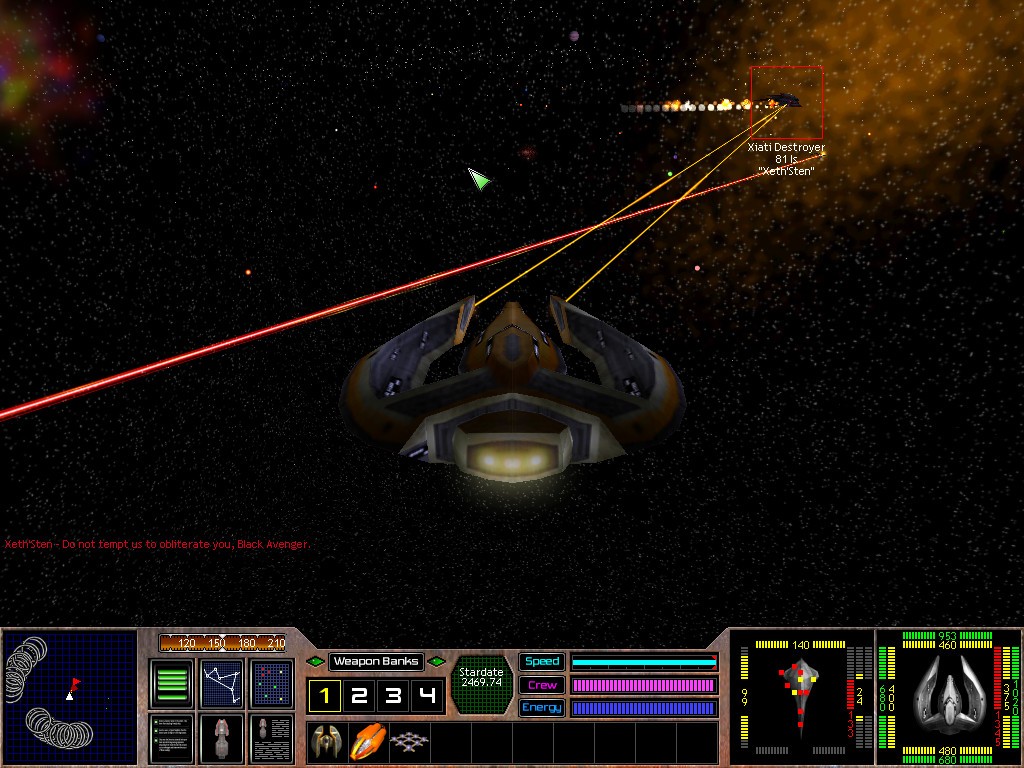Open the mission objectives text list
This screenshot has height=768, width=1024.
(x=172, y=738)
